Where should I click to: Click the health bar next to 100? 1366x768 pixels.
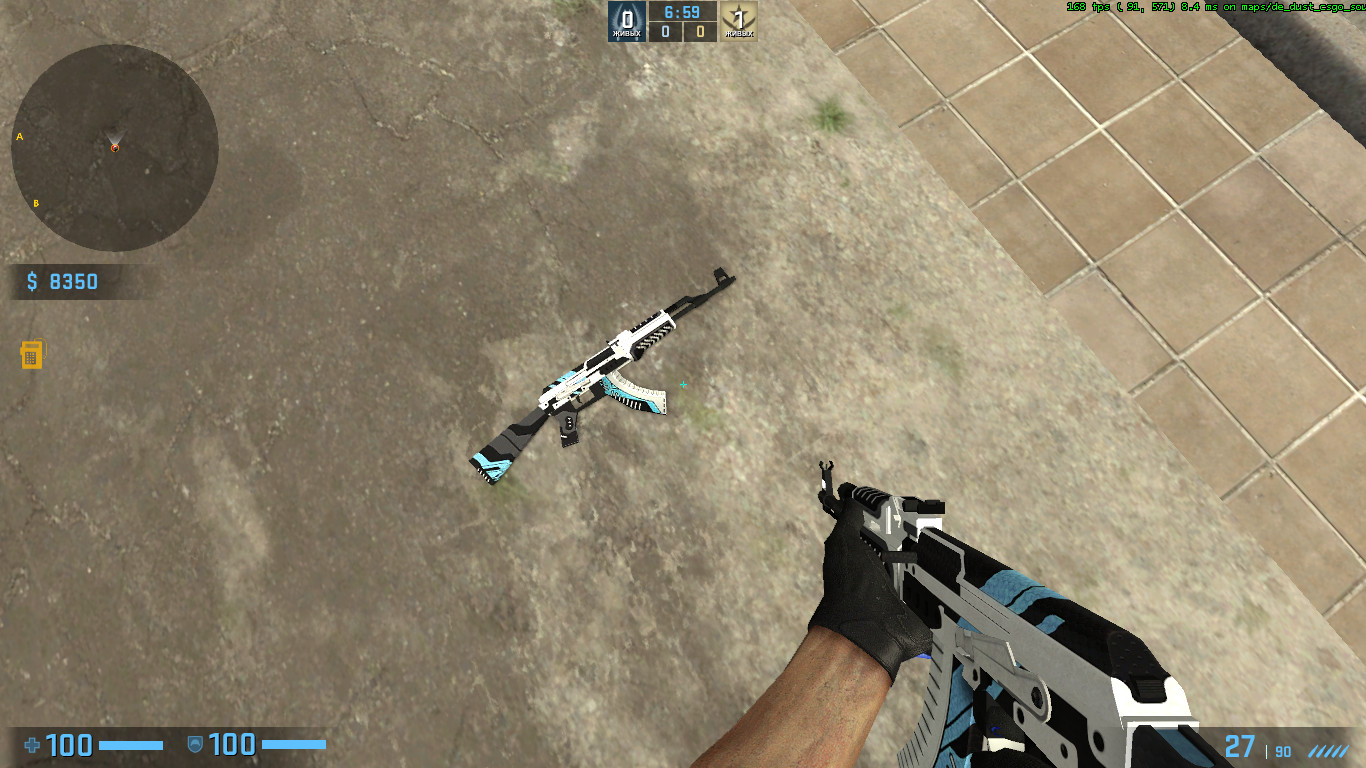click(x=130, y=744)
